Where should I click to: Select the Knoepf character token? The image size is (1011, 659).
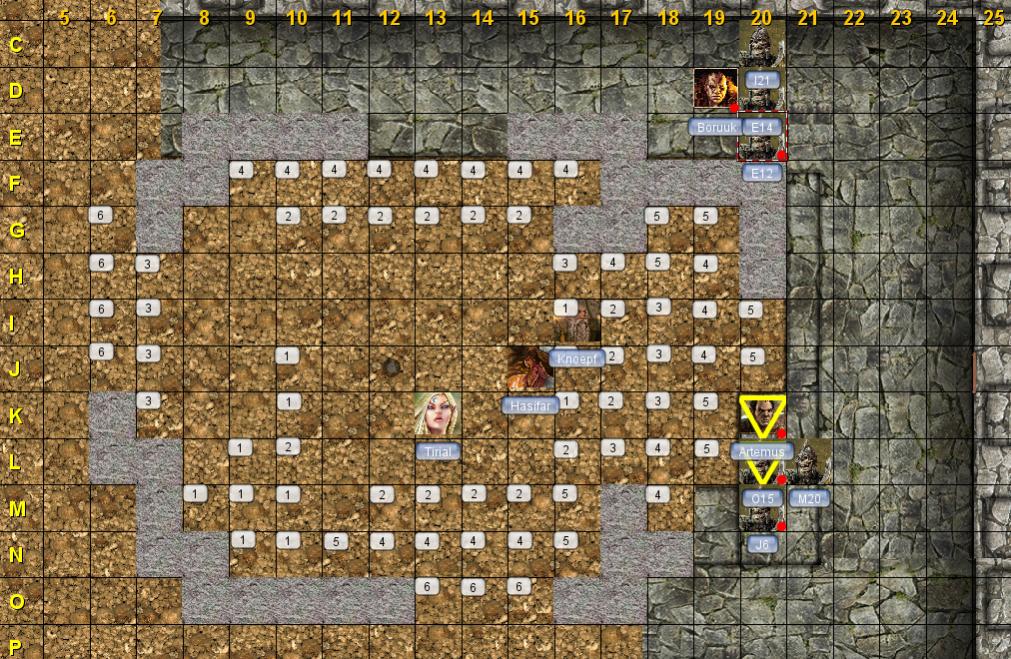577,322
